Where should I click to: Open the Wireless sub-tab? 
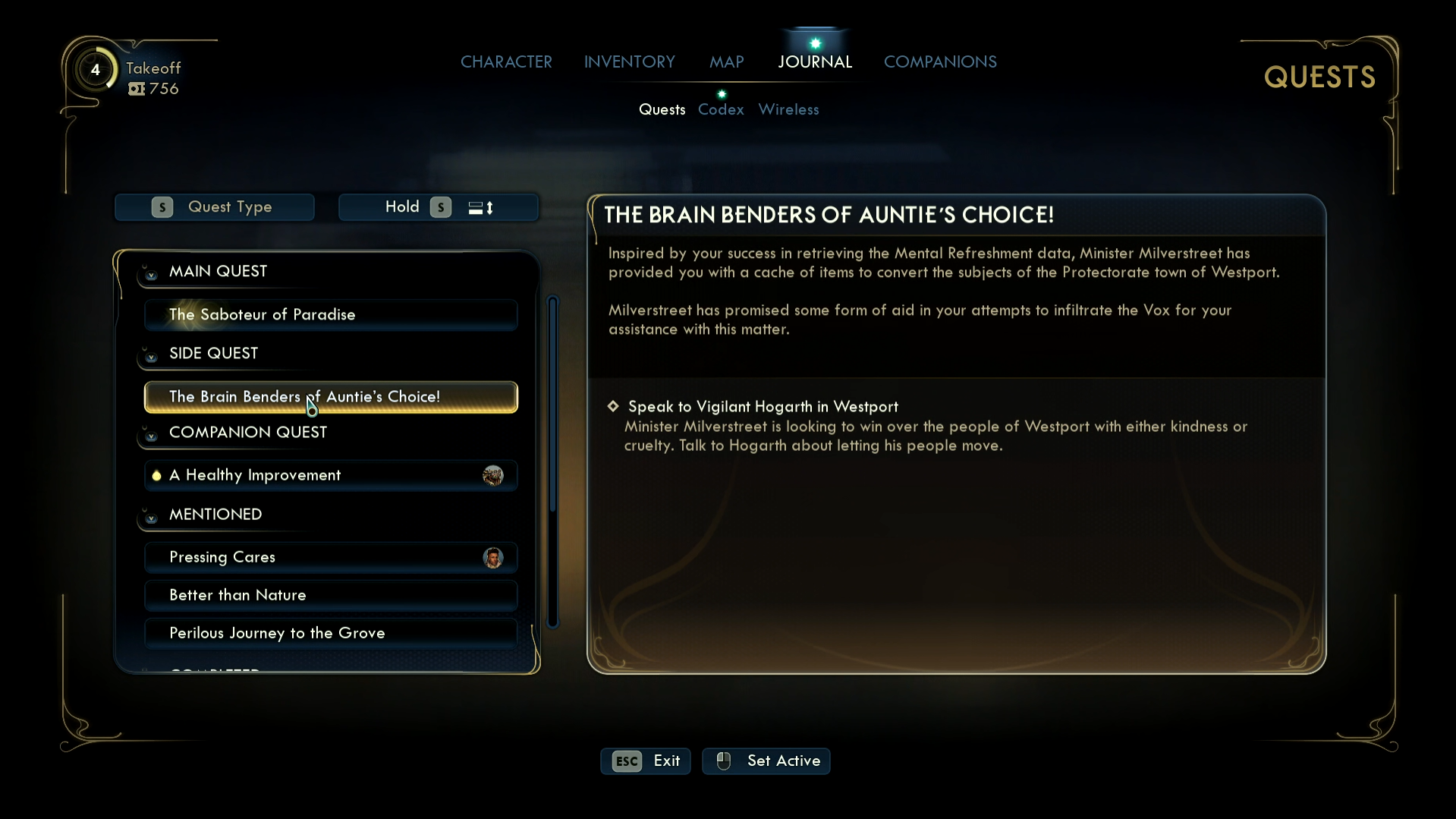pos(788,109)
